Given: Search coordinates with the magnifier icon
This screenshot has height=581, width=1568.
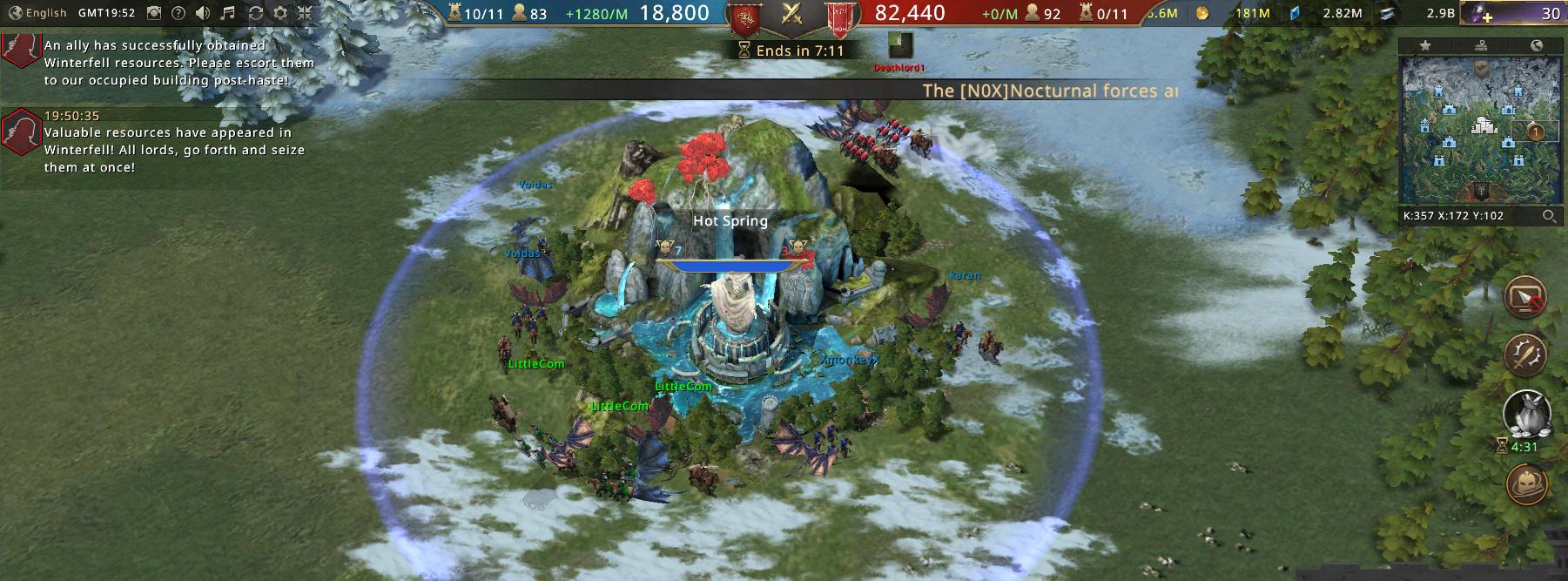Looking at the screenshot, I should tap(1550, 216).
